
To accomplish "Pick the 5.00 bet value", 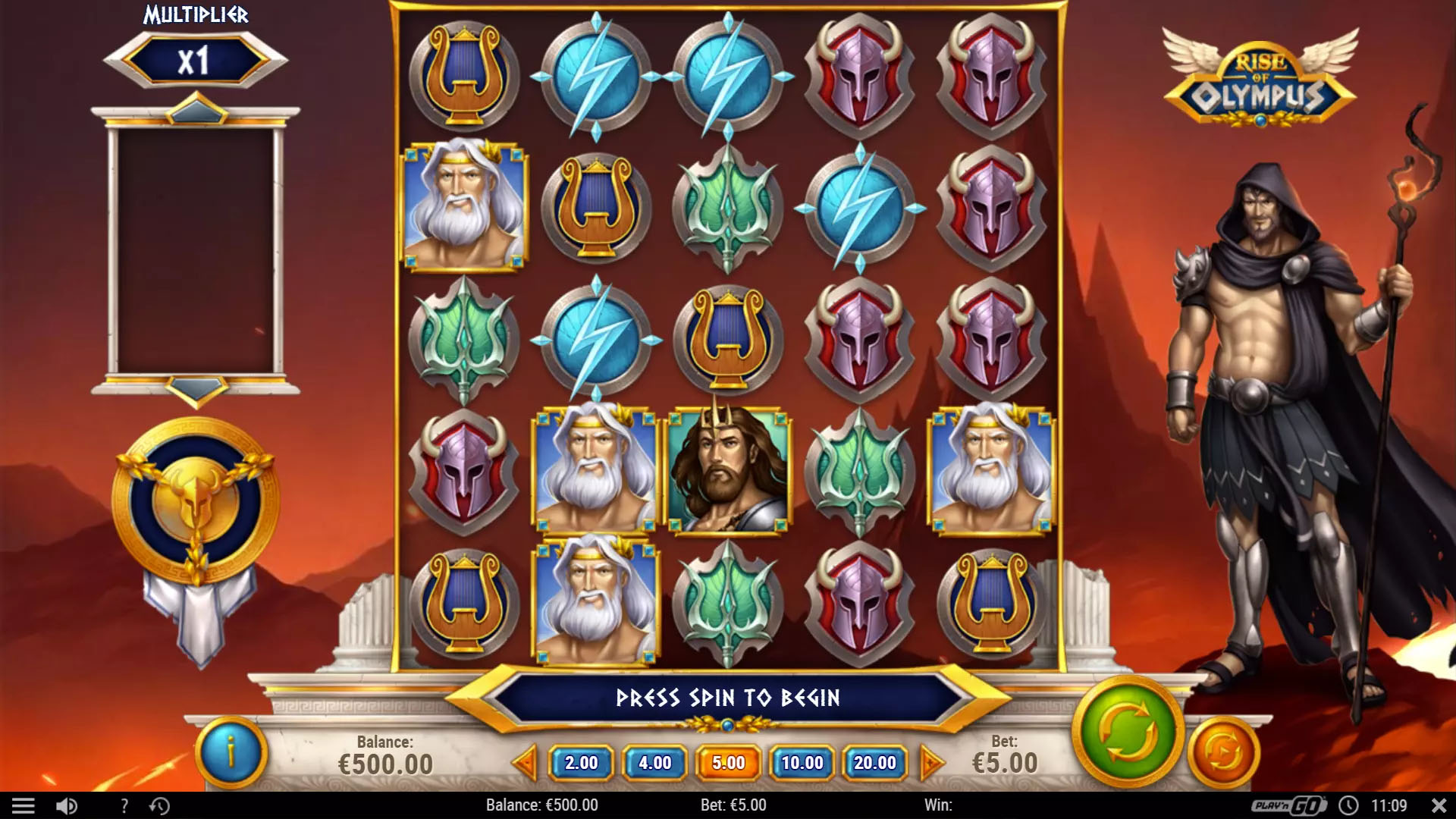I will (x=728, y=763).
